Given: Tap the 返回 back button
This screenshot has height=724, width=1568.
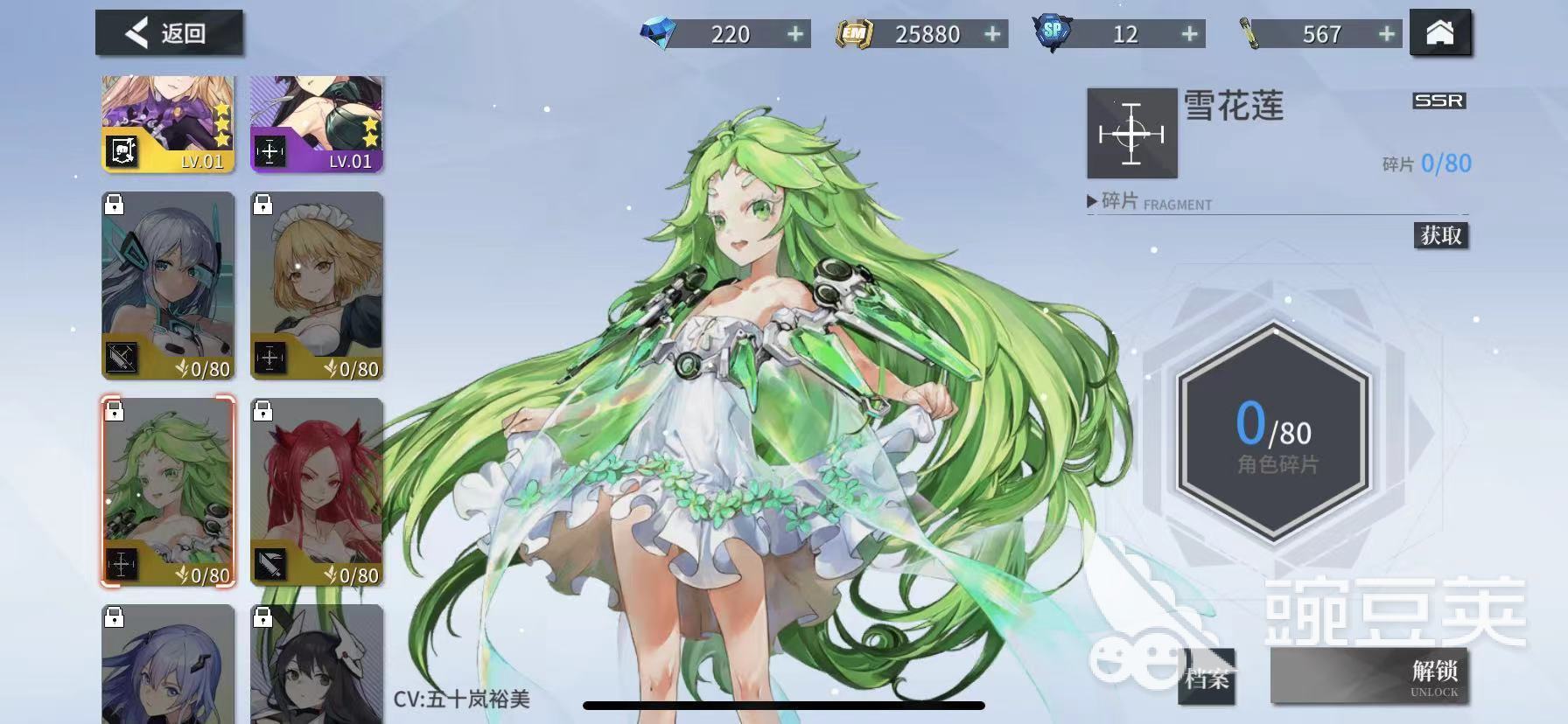Looking at the screenshot, I should pyautogui.click(x=169, y=31).
